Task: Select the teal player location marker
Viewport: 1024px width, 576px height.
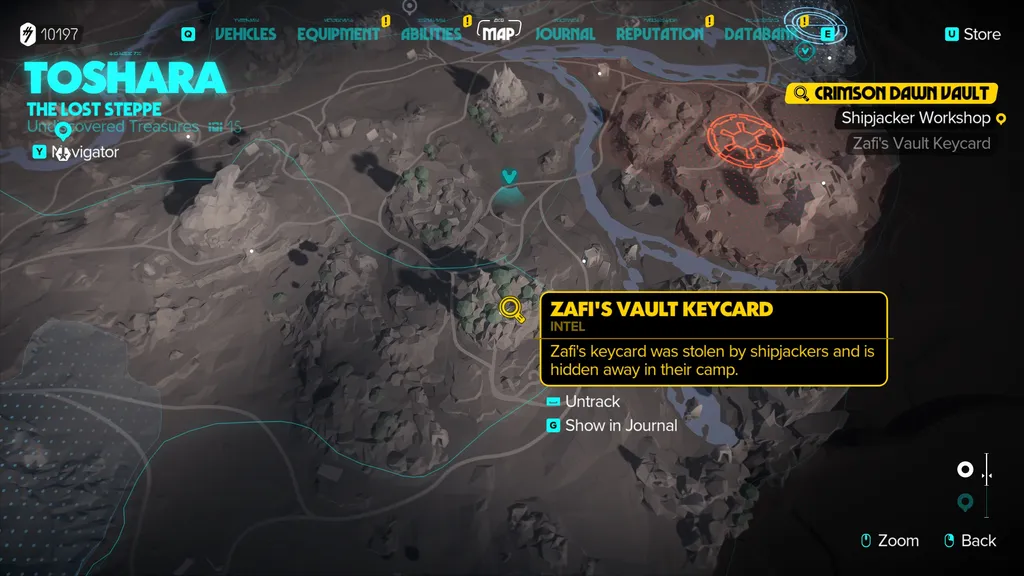Action: [511, 178]
